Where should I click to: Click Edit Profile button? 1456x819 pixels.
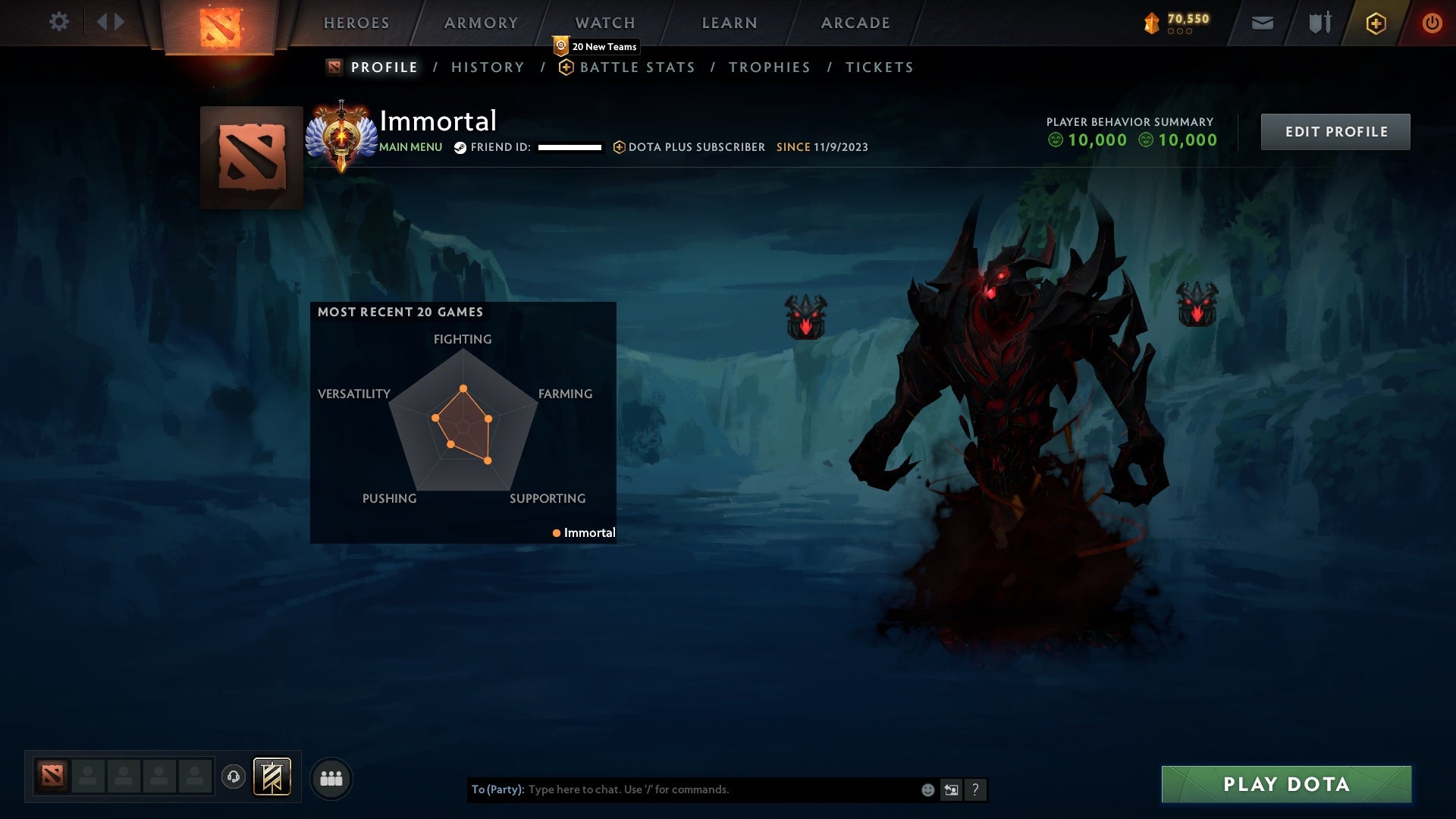coord(1335,131)
